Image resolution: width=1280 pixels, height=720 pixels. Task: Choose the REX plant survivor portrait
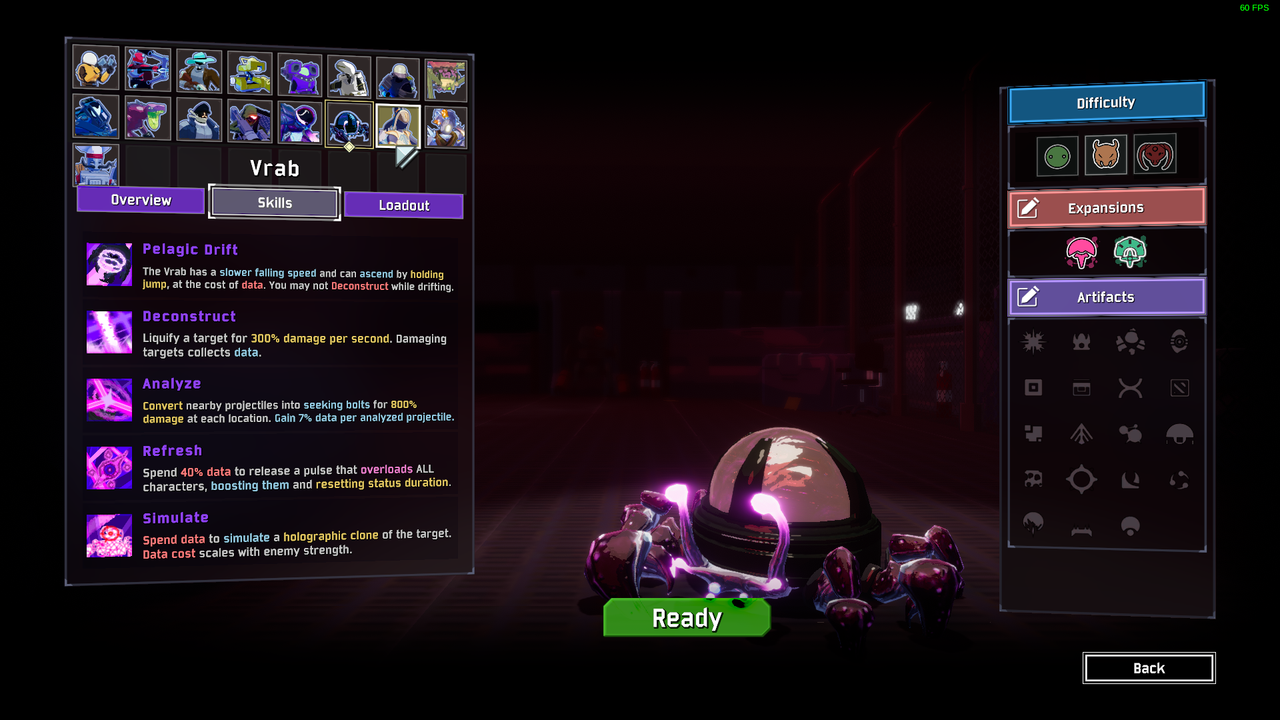(x=446, y=80)
